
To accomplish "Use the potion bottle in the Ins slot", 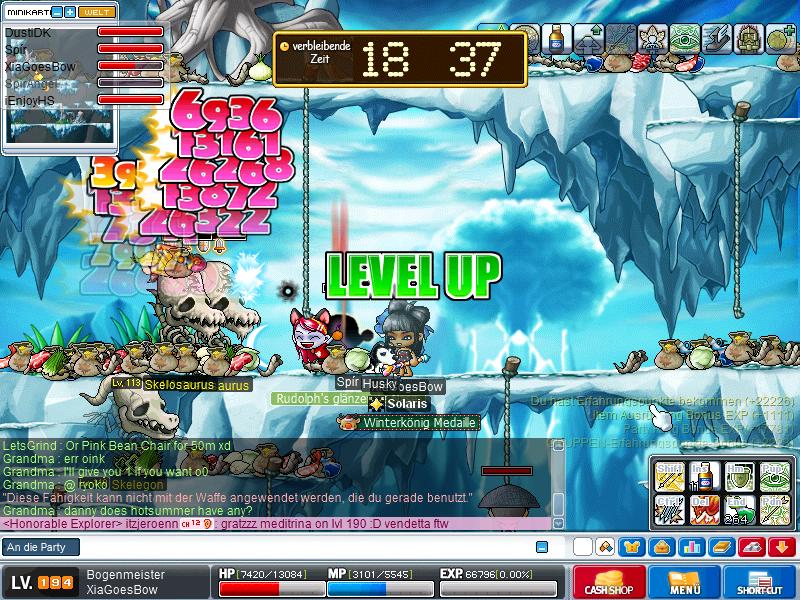I will 705,475.
